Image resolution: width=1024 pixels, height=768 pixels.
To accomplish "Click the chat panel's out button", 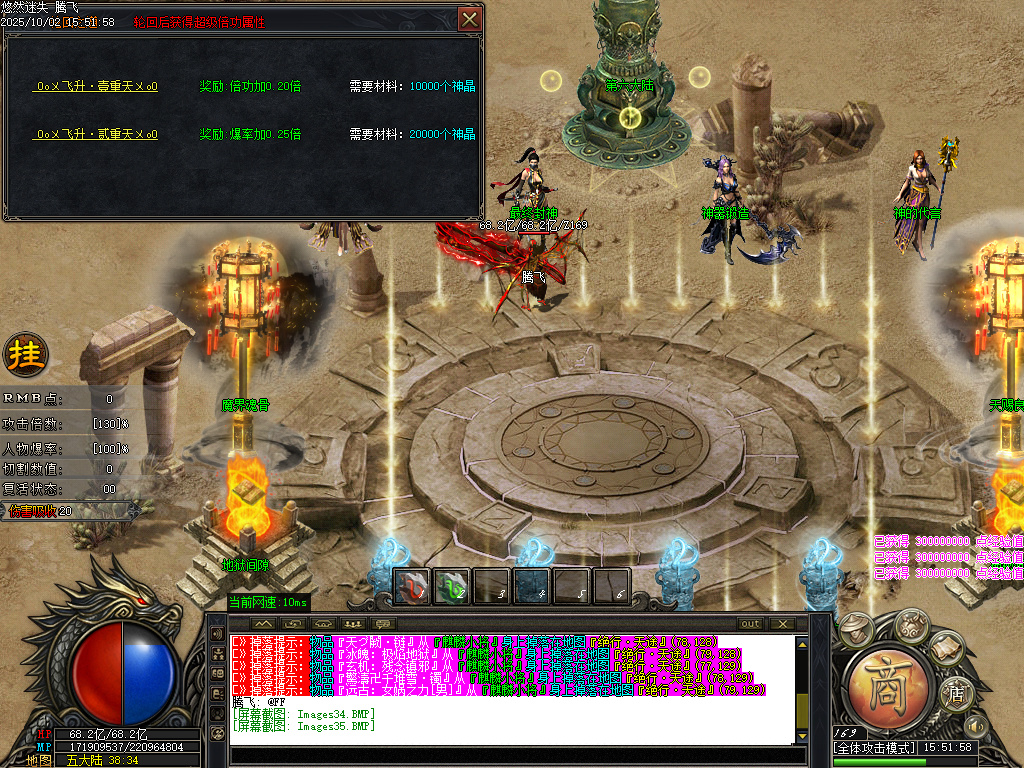I will point(749,624).
